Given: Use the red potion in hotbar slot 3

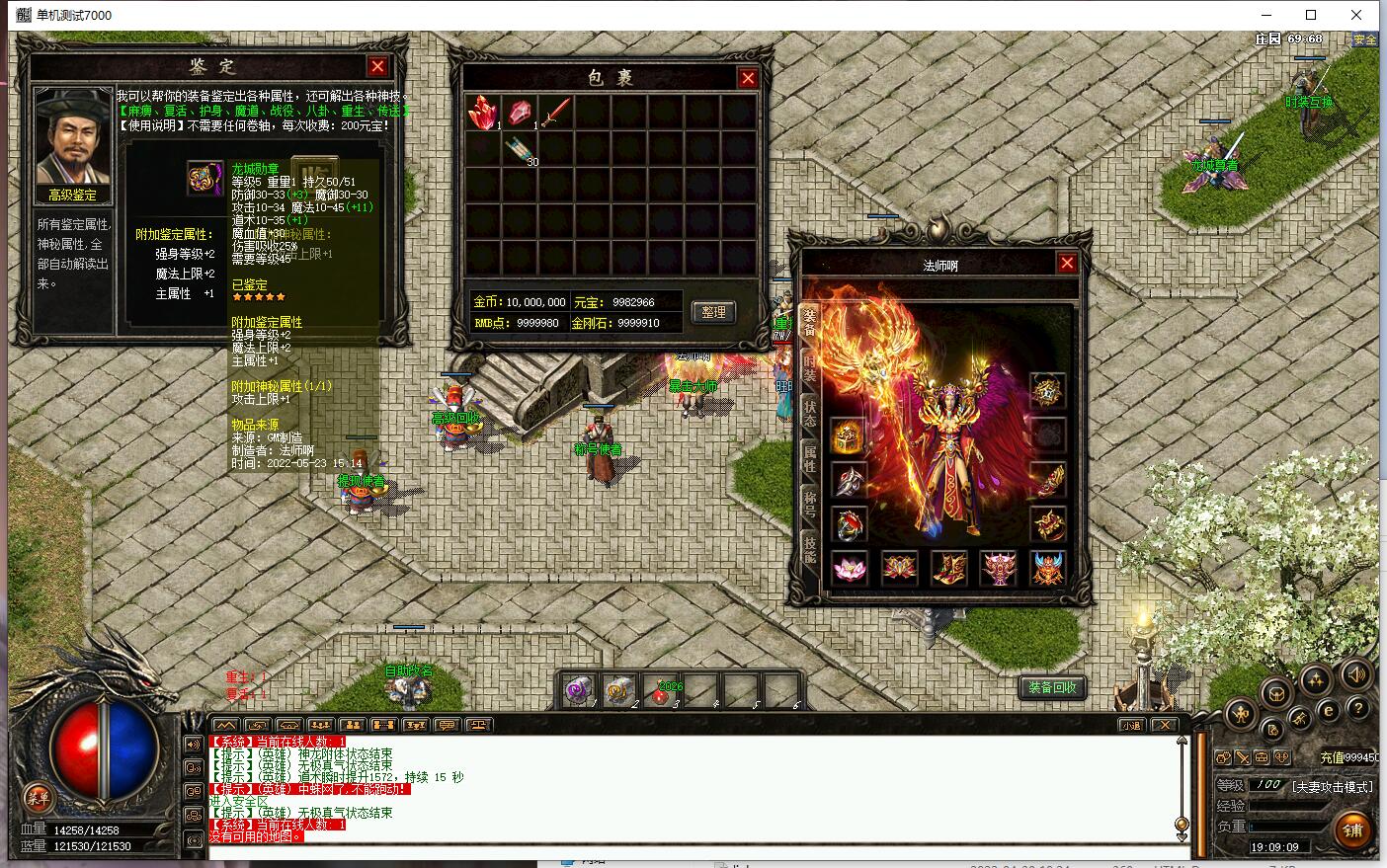Looking at the screenshot, I should (x=661, y=691).
